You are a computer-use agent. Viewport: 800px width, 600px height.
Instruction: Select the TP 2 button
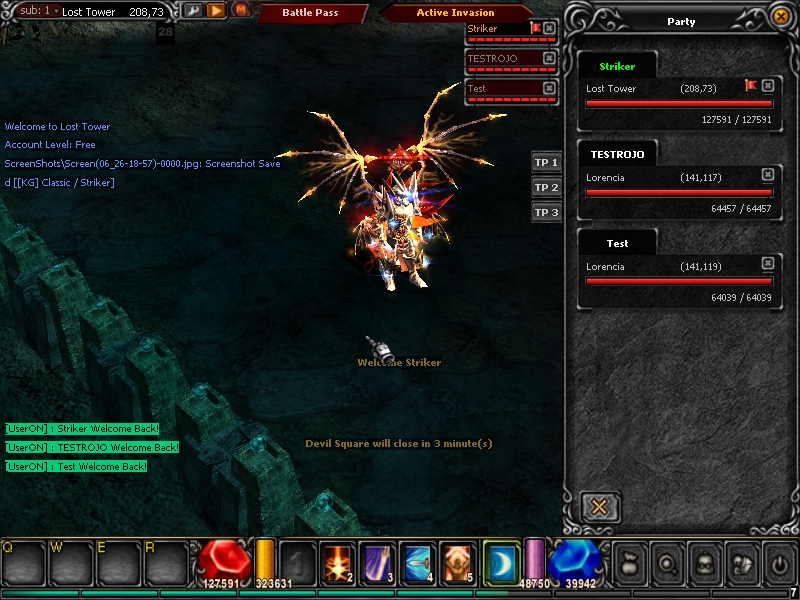pos(546,187)
